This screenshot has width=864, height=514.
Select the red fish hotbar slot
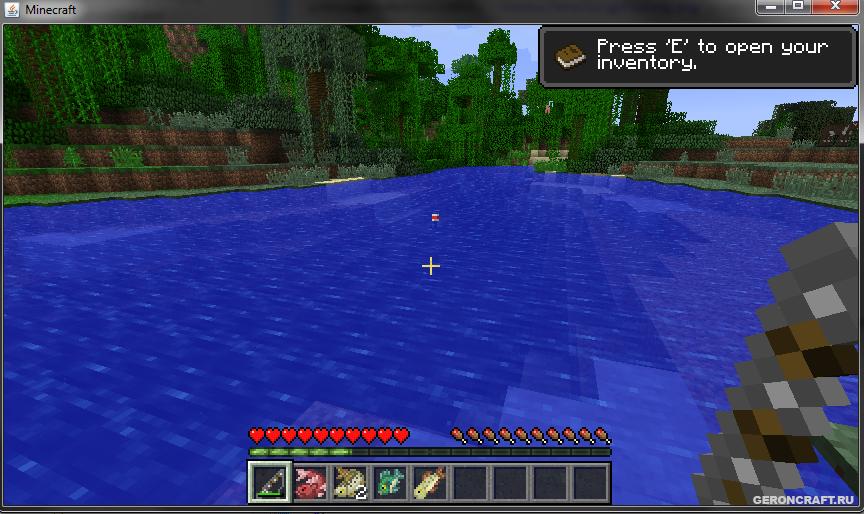point(310,483)
